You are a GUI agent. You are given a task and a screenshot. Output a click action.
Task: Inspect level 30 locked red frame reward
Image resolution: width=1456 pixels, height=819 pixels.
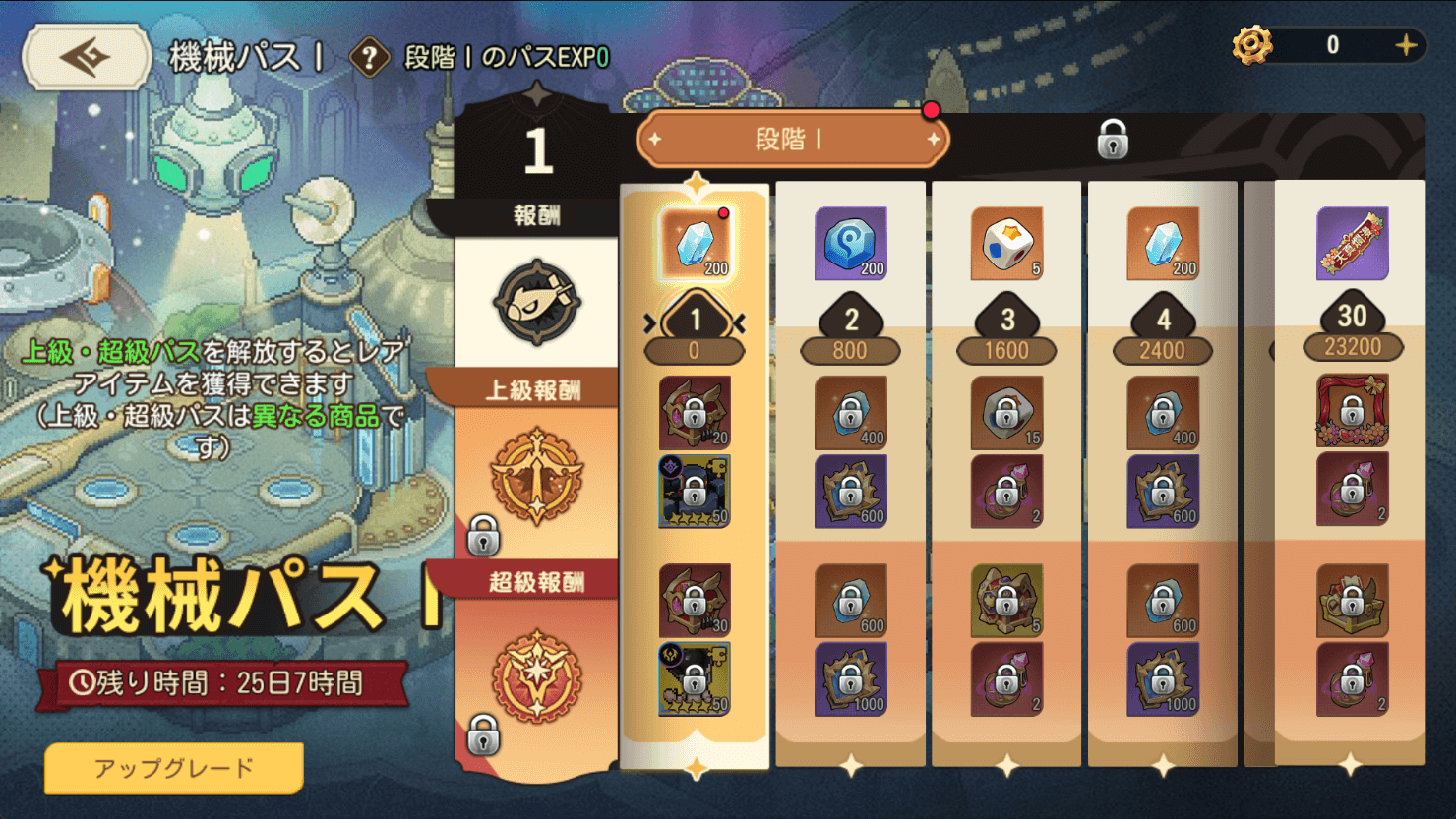[x=1352, y=411]
